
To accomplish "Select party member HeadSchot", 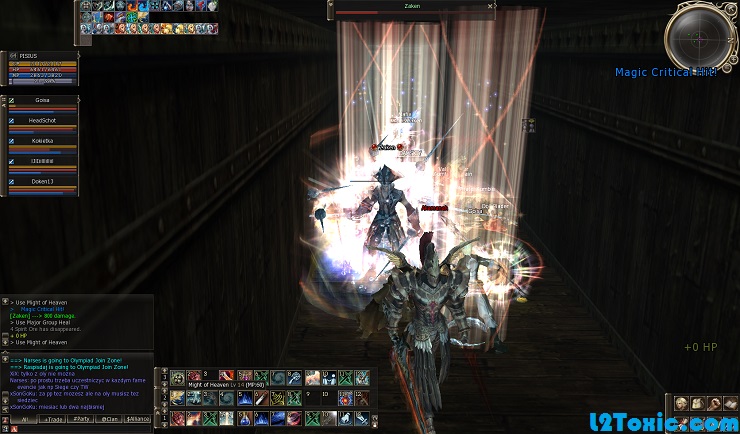I will pyautogui.click(x=42, y=121).
